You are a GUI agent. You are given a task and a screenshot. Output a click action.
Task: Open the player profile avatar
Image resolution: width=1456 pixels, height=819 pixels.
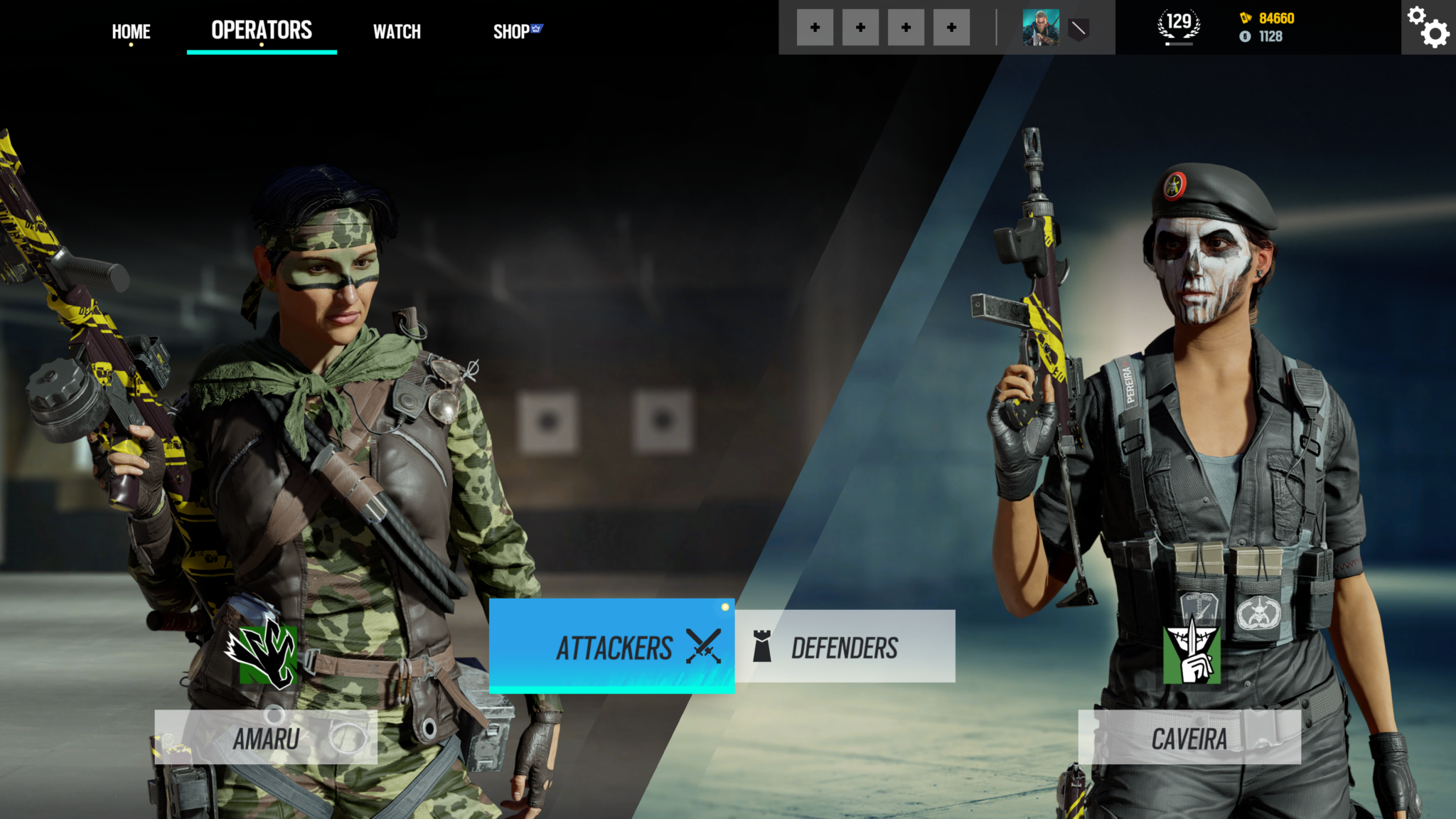click(x=1041, y=28)
